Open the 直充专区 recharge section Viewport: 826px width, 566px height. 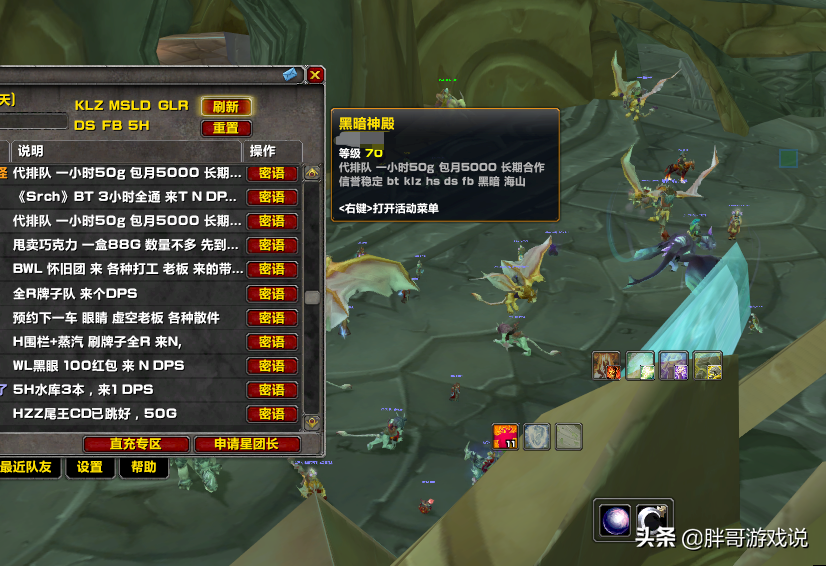coord(136,444)
